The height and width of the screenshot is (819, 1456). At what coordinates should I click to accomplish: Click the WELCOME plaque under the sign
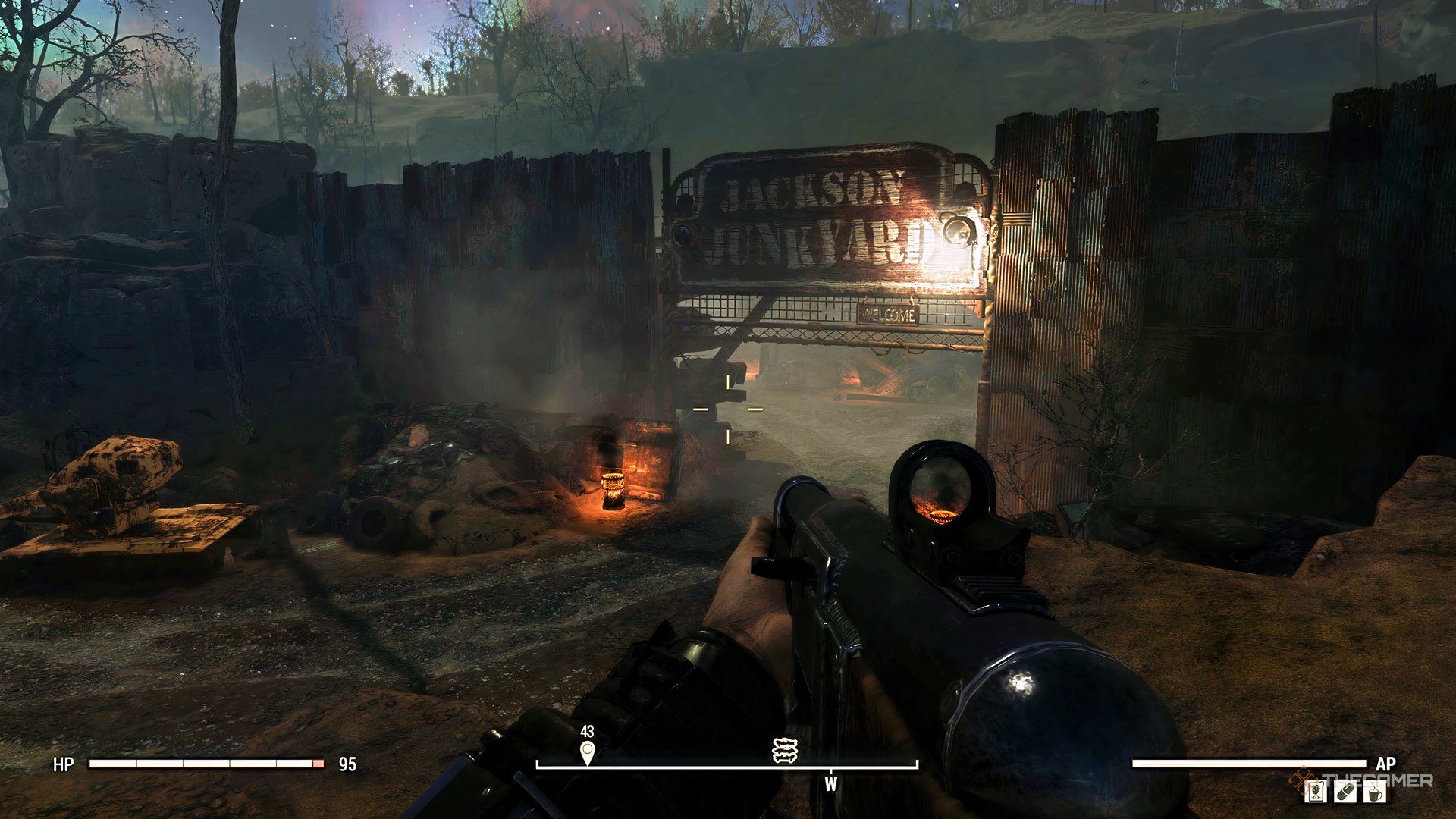(890, 315)
